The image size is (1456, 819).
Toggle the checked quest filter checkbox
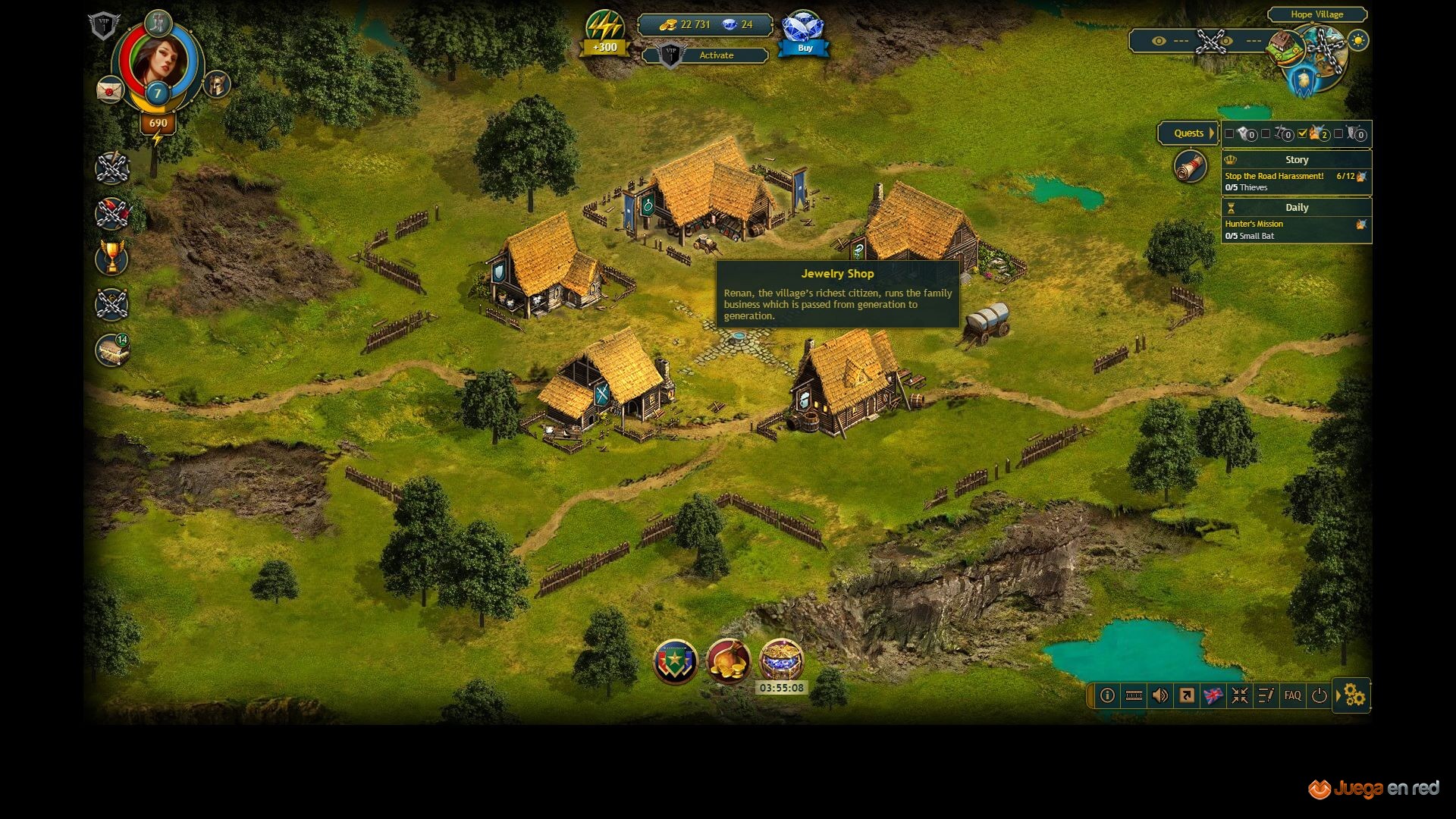[x=1302, y=133]
